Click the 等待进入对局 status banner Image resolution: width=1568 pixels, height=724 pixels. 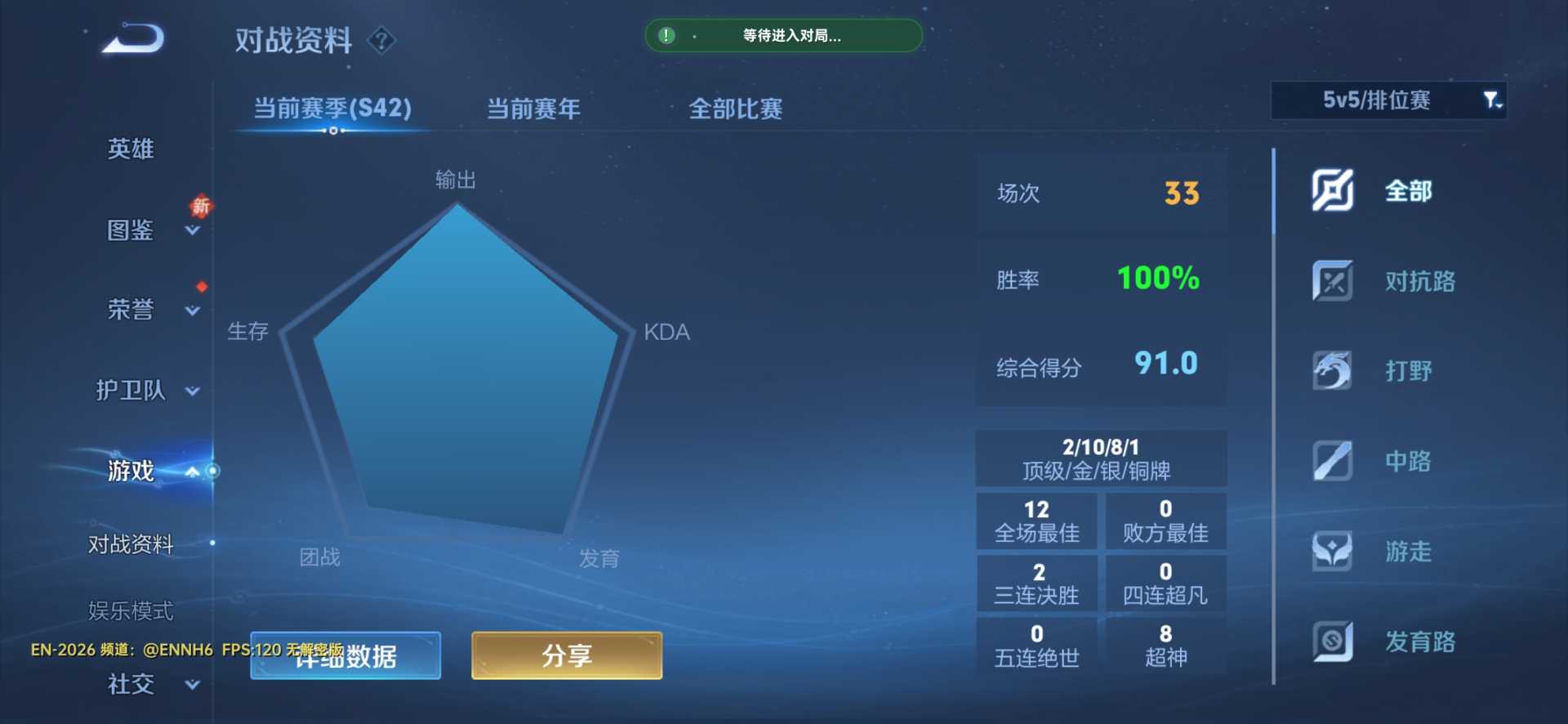click(783, 36)
